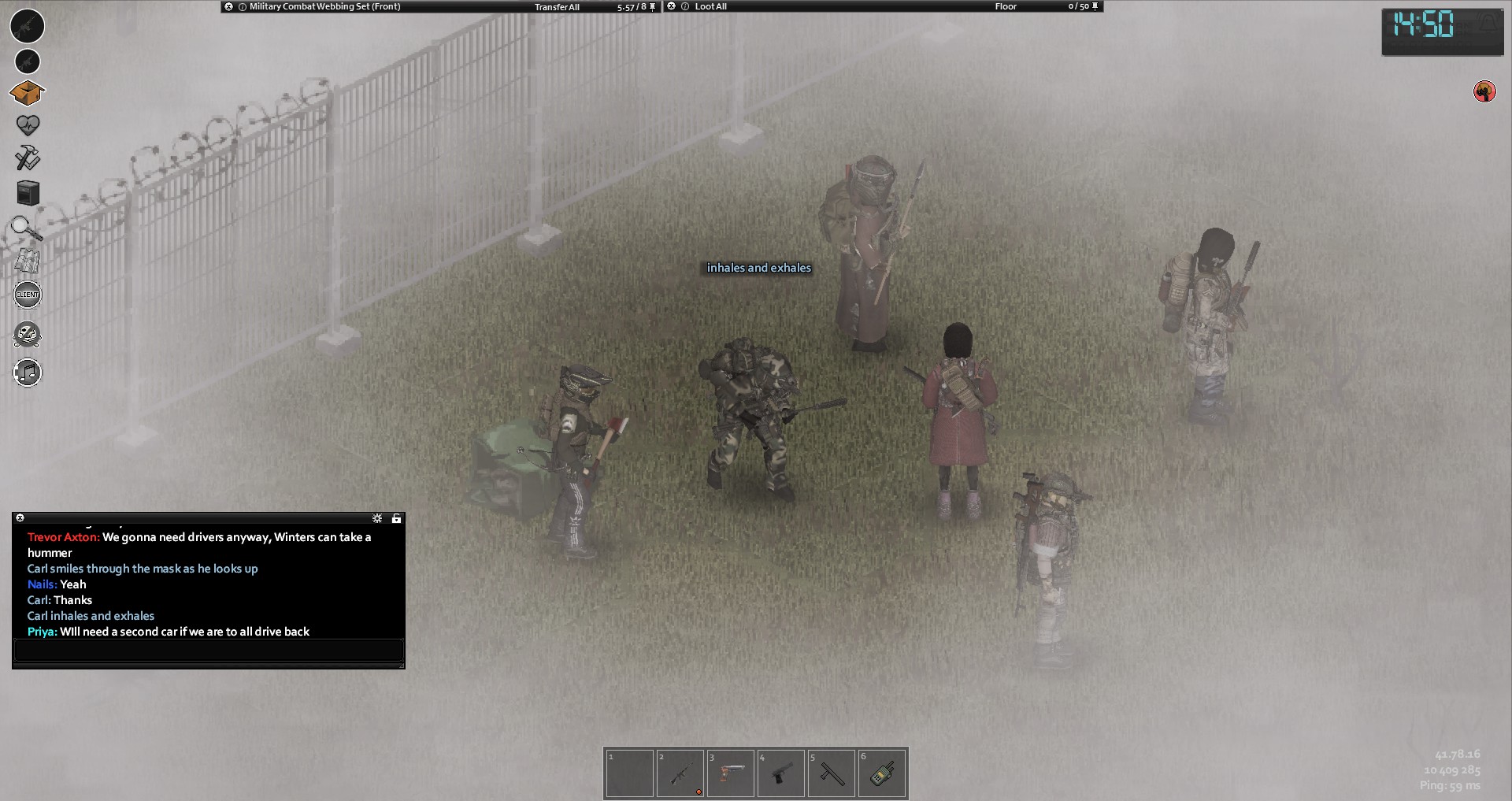
Task: Select the black pistol in hotbar slot 4
Action: [x=780, y=773]
